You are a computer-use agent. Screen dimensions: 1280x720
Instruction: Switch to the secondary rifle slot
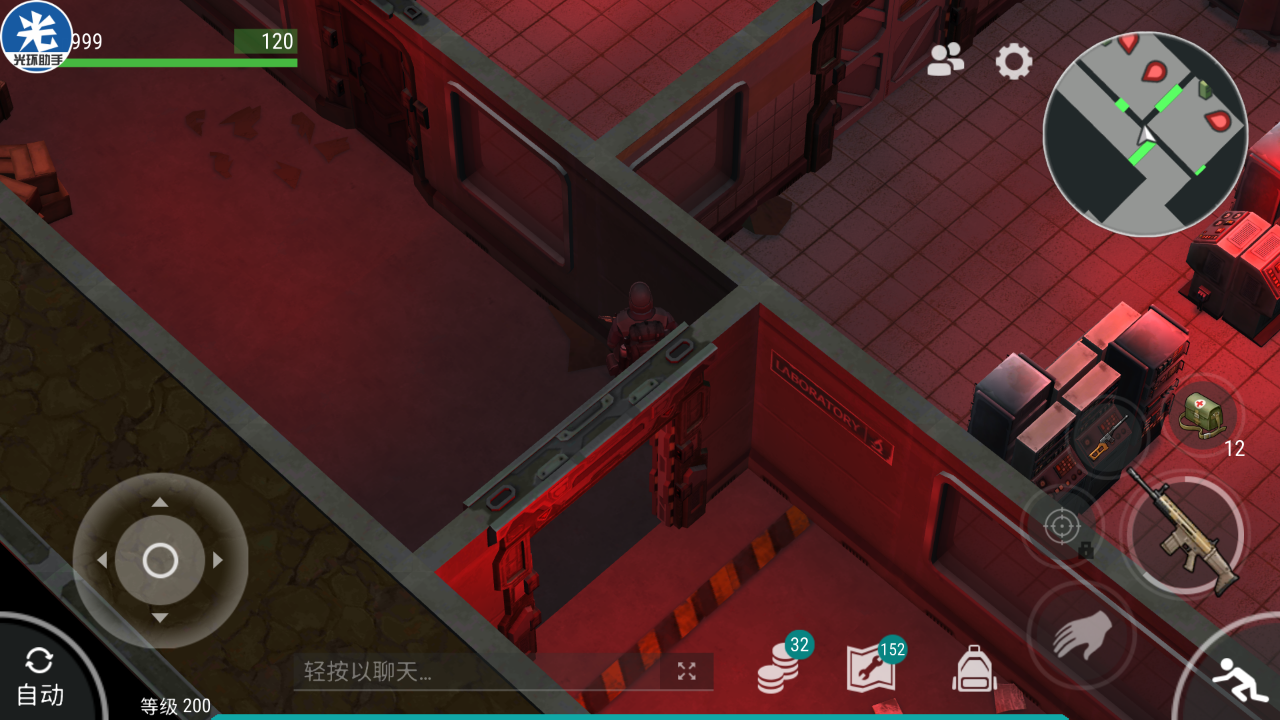point(1107,438)
